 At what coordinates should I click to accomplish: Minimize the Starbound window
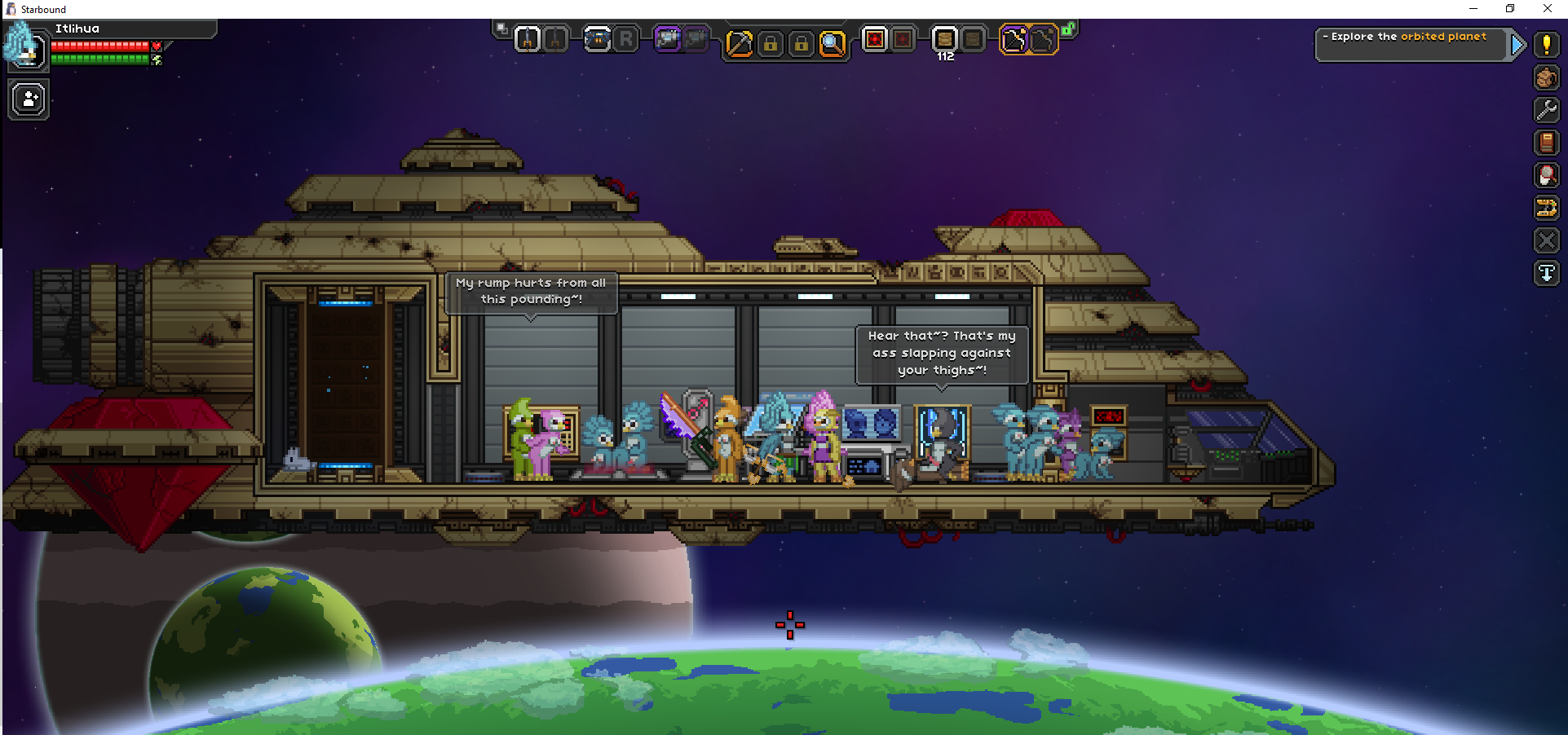1473,9
